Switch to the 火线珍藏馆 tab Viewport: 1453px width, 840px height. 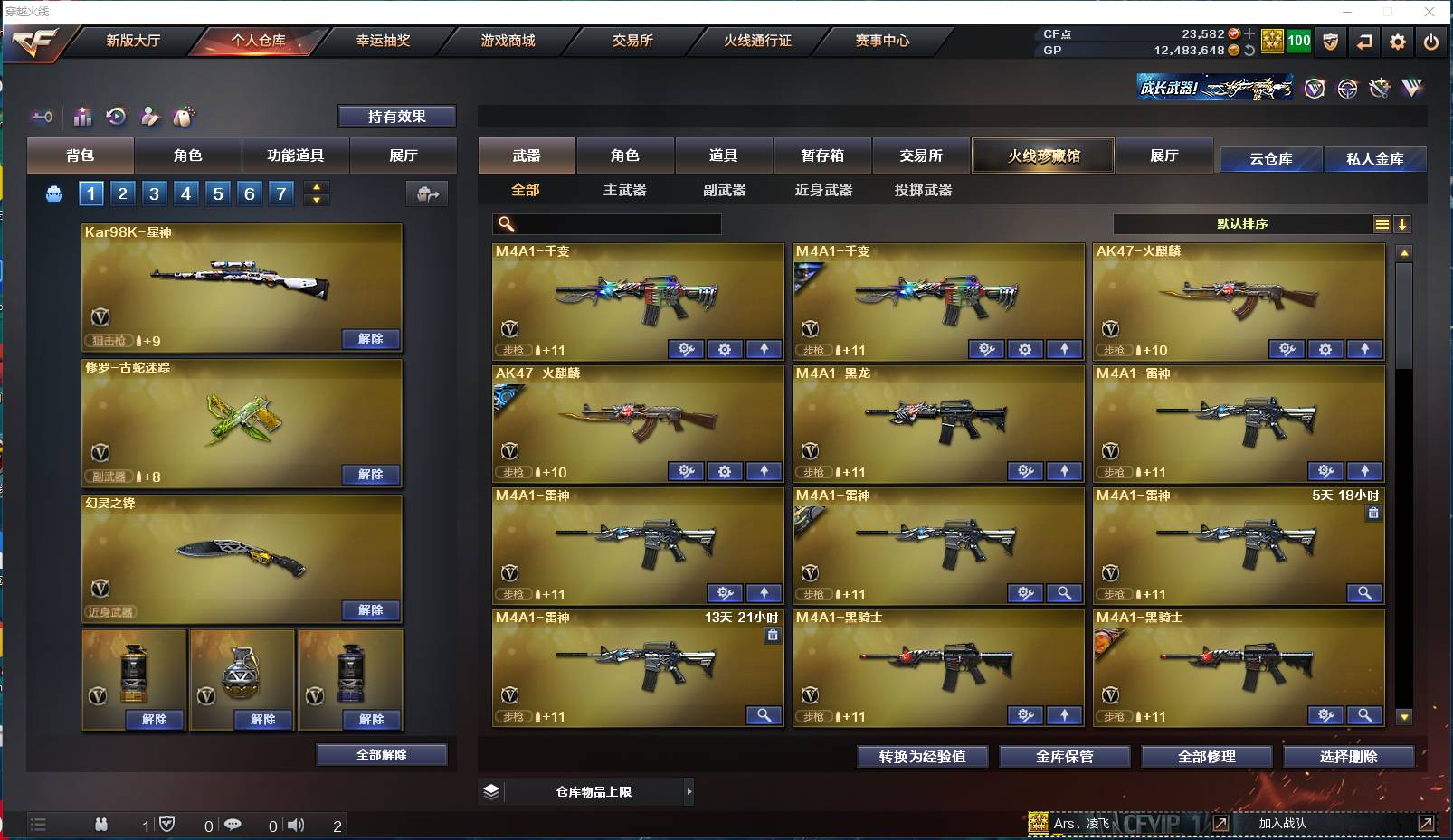[x=1043, y=156]
